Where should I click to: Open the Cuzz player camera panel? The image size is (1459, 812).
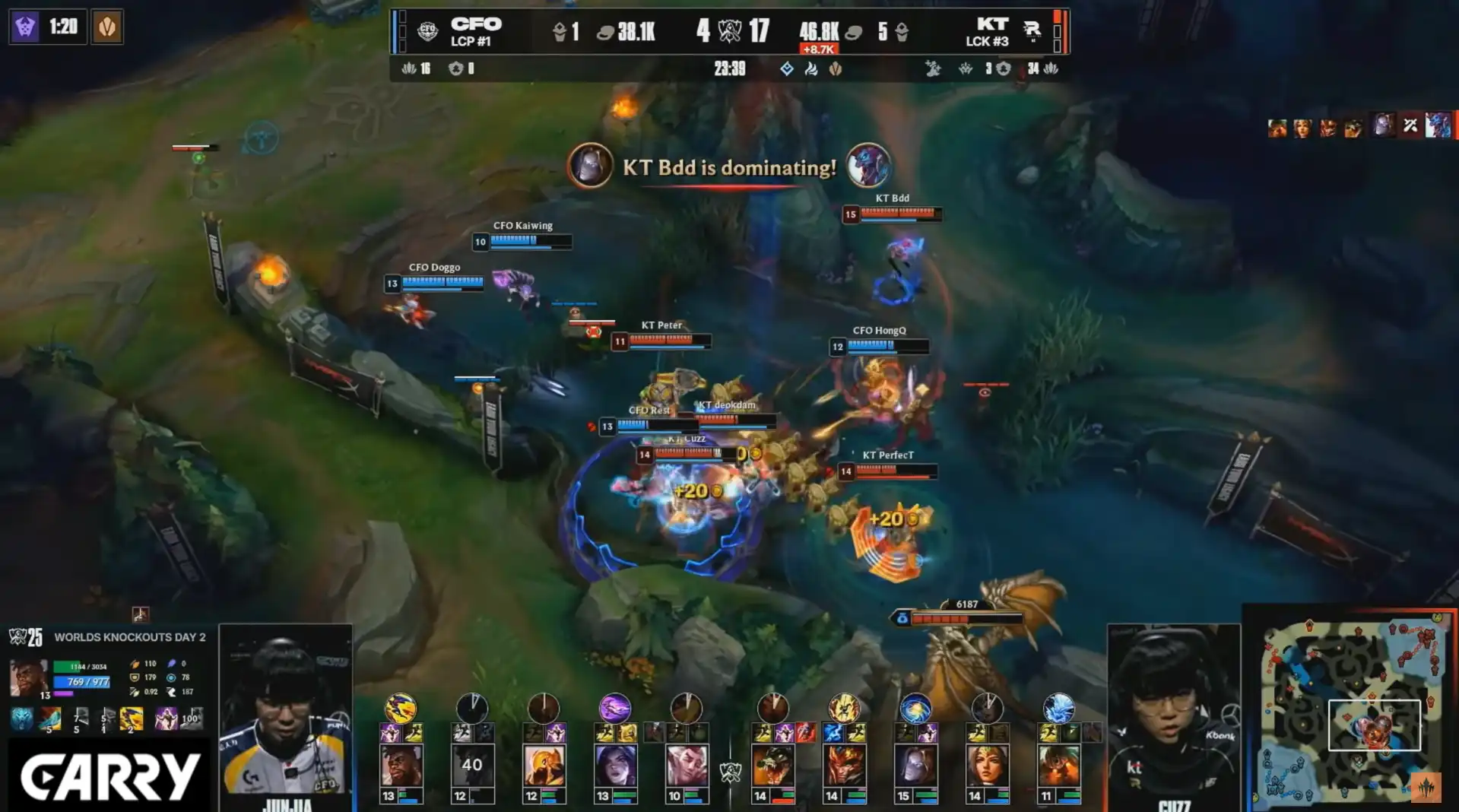pos(1173,715)
